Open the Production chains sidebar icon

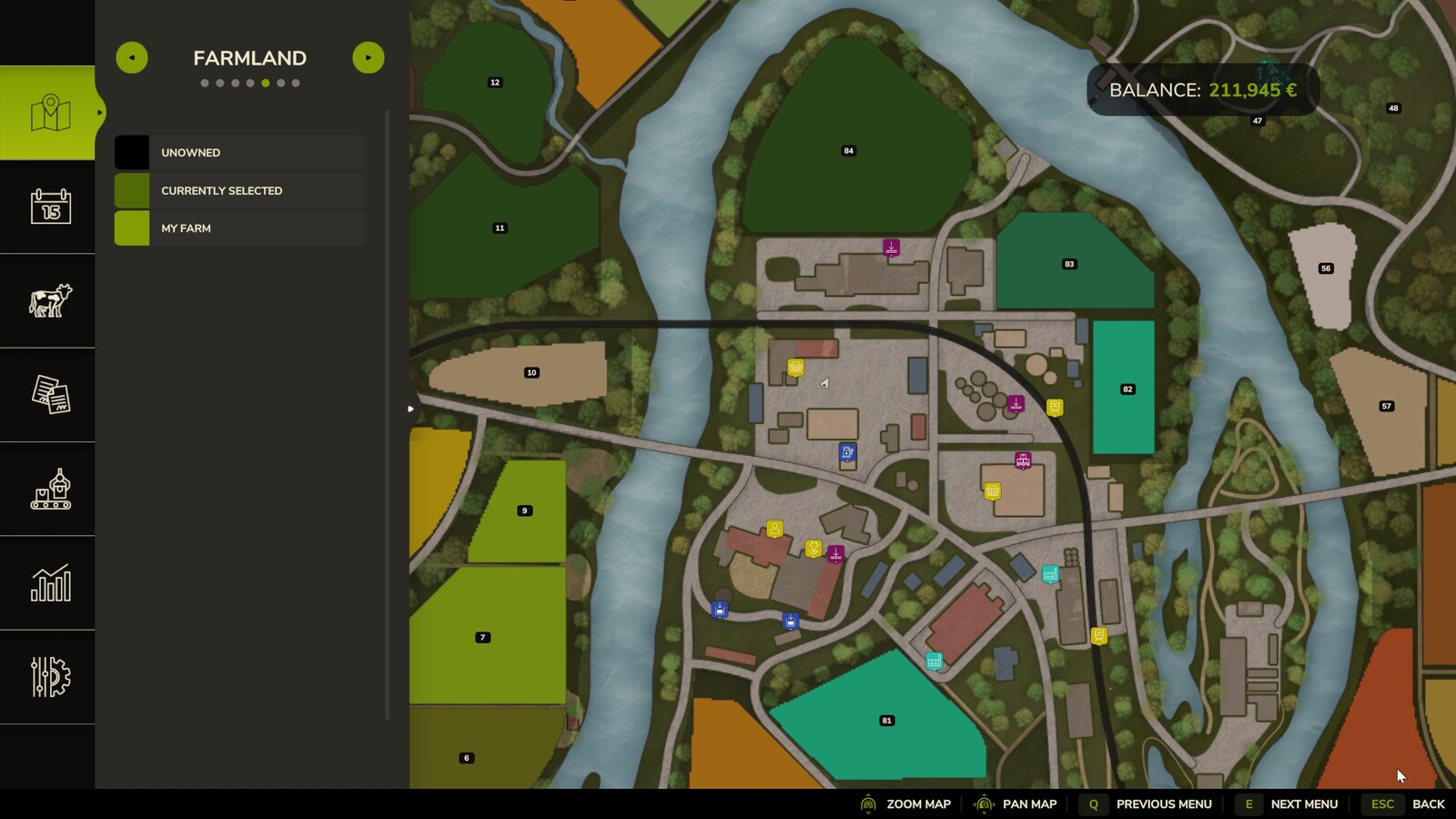(50, 489)
